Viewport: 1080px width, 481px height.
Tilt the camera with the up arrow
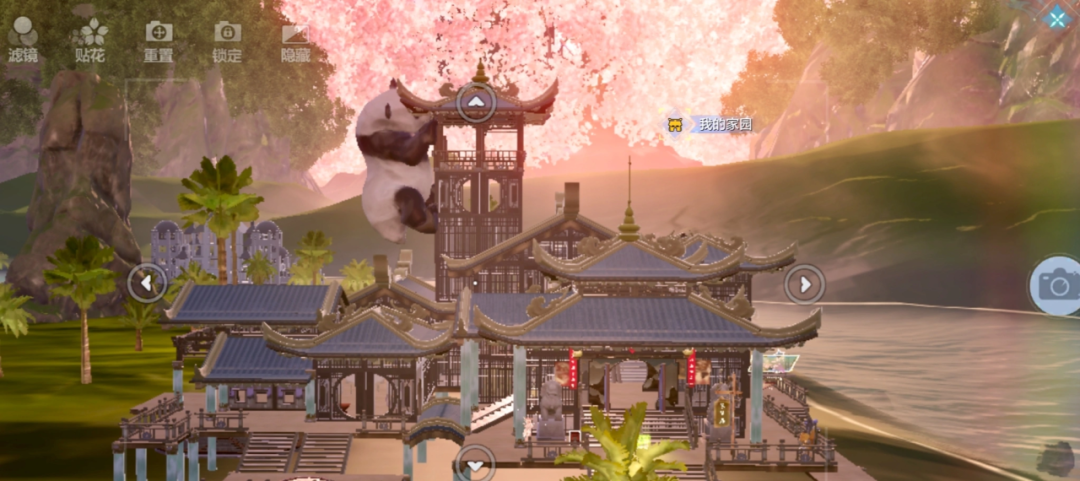point(476,102)
